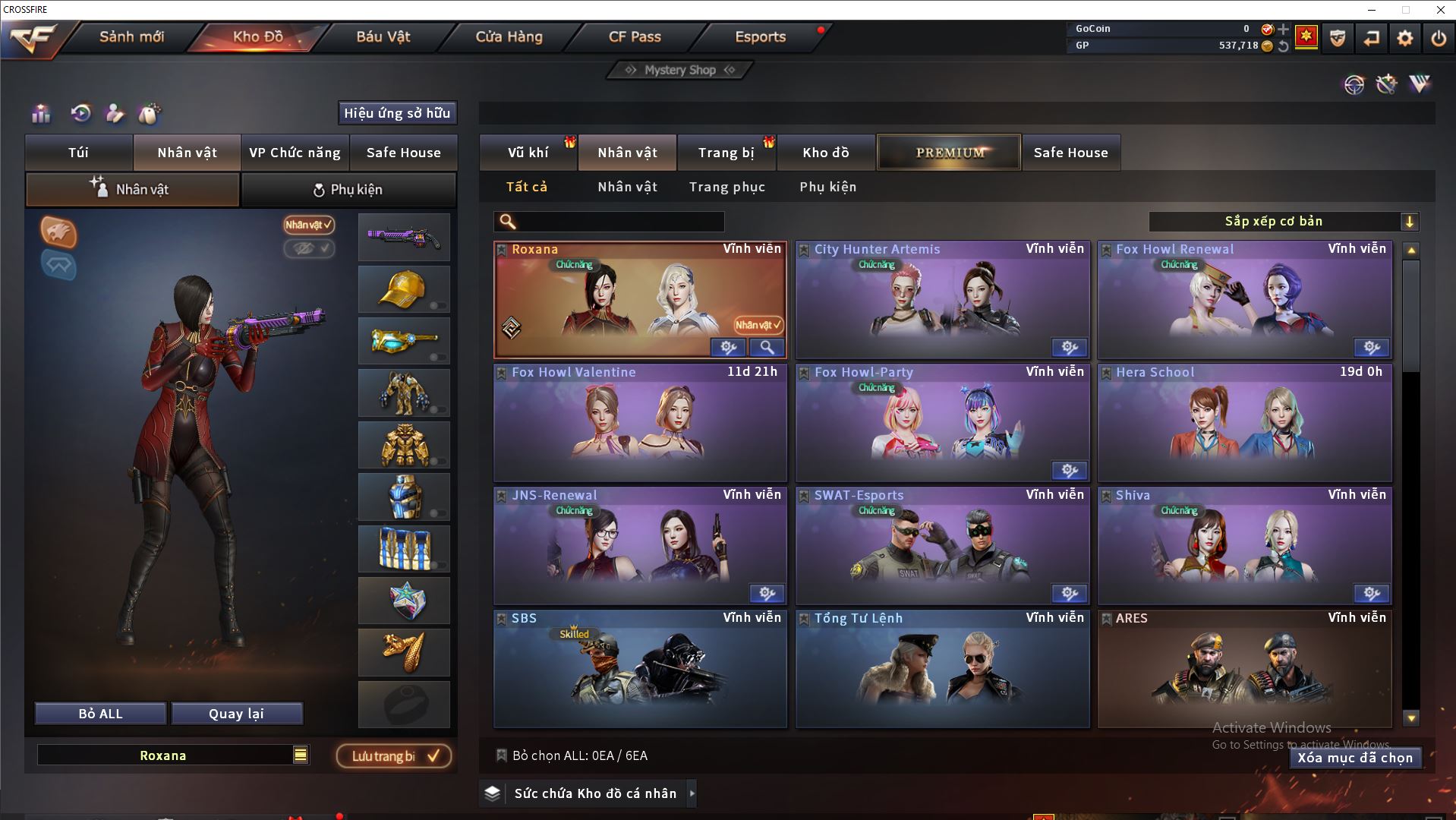Open the Mystery Shop banner
Viewport: 1456px width, 820px height.
click(x=680, y=70)
